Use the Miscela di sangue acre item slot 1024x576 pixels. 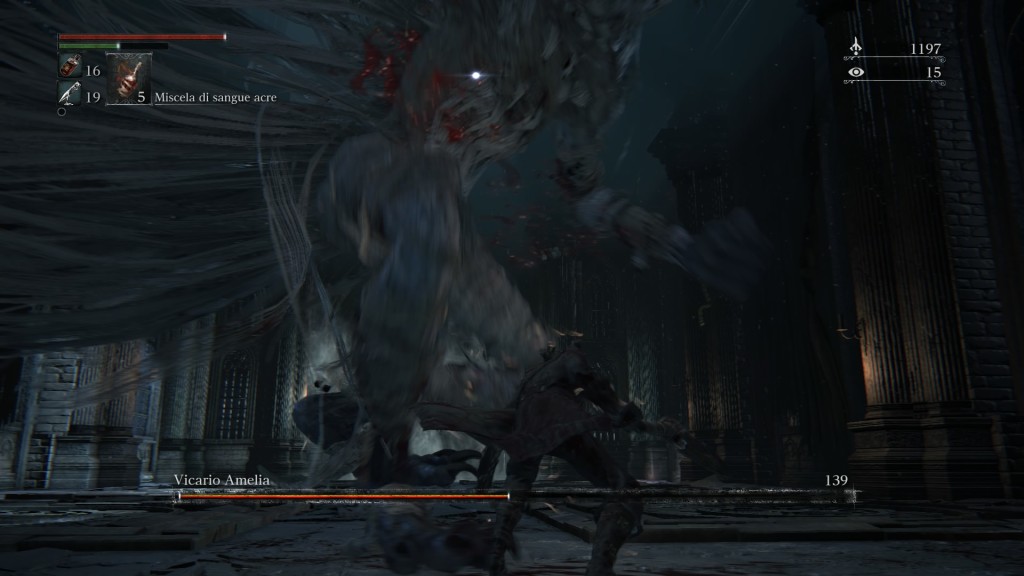point(128,79)
